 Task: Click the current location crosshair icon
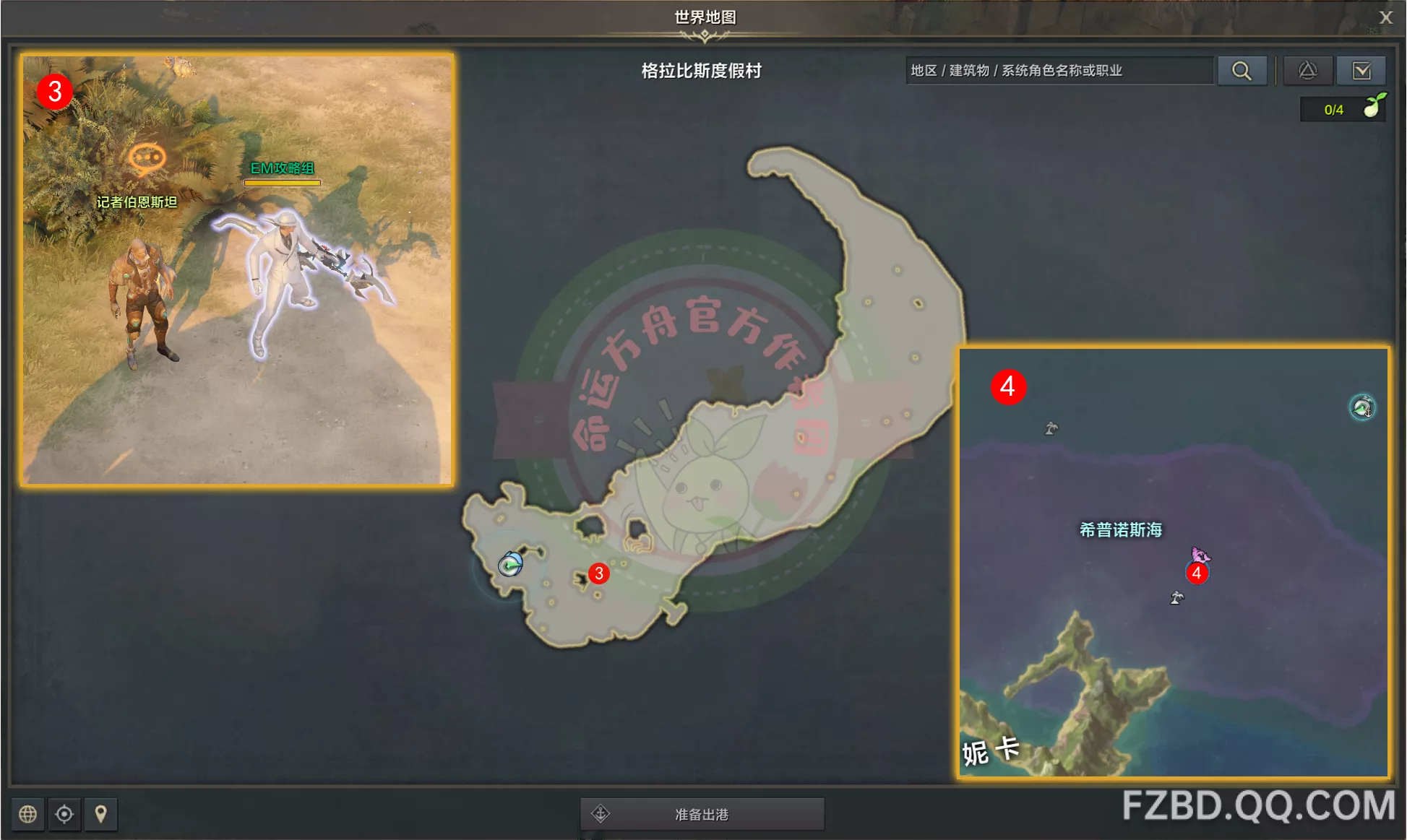pos(64,814)
